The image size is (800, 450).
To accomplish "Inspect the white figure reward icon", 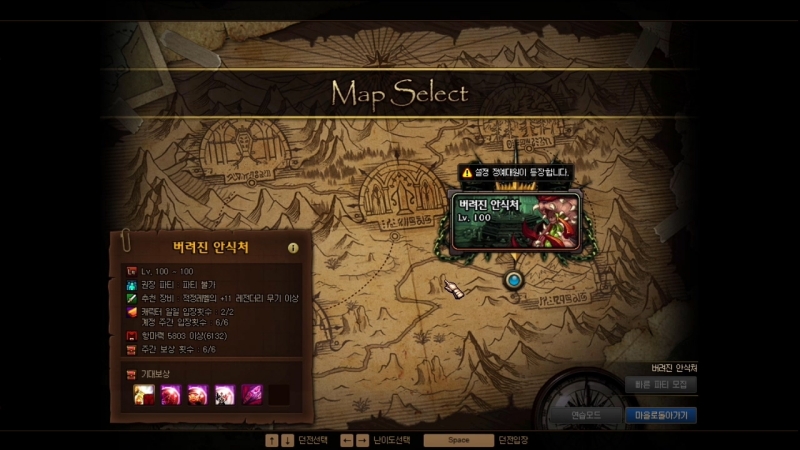I will coord(224,394).
